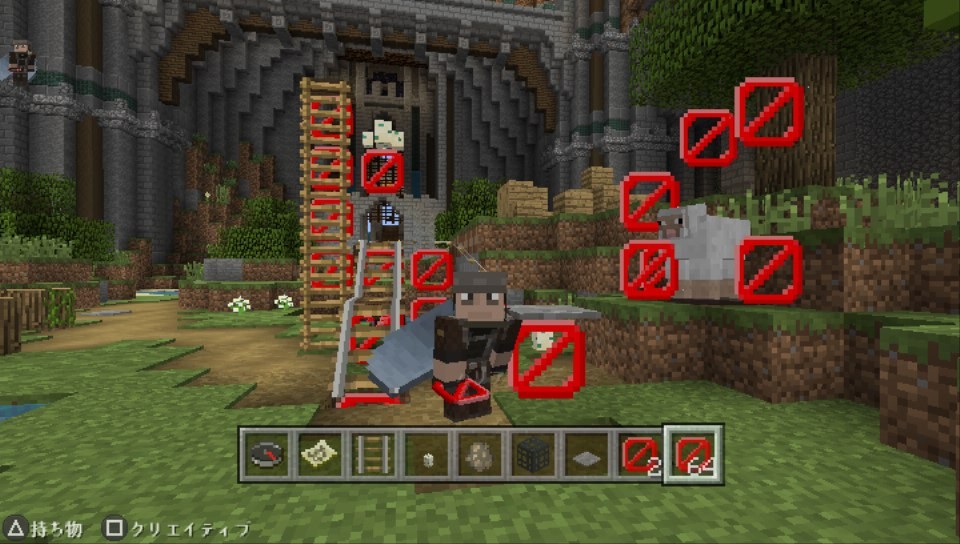
Task: Choose the map item in the hotbar
Action: [320, 455]
